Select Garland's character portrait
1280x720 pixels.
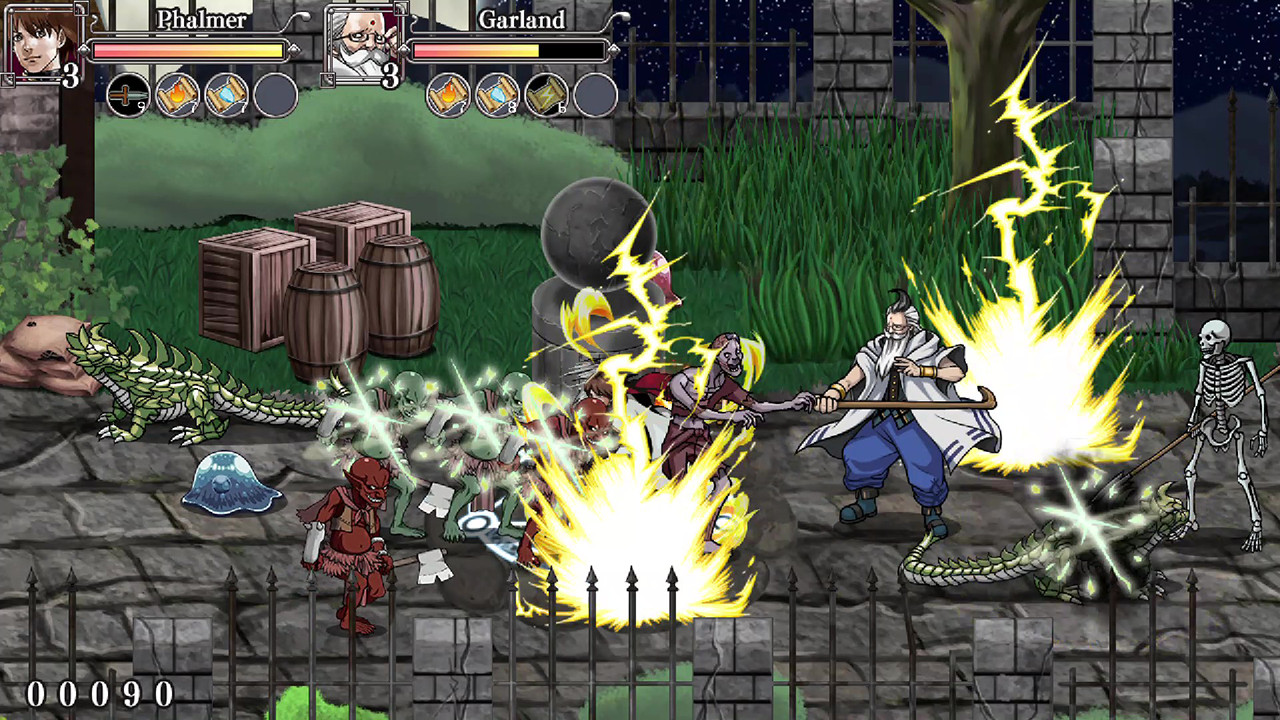pos(362,42)
